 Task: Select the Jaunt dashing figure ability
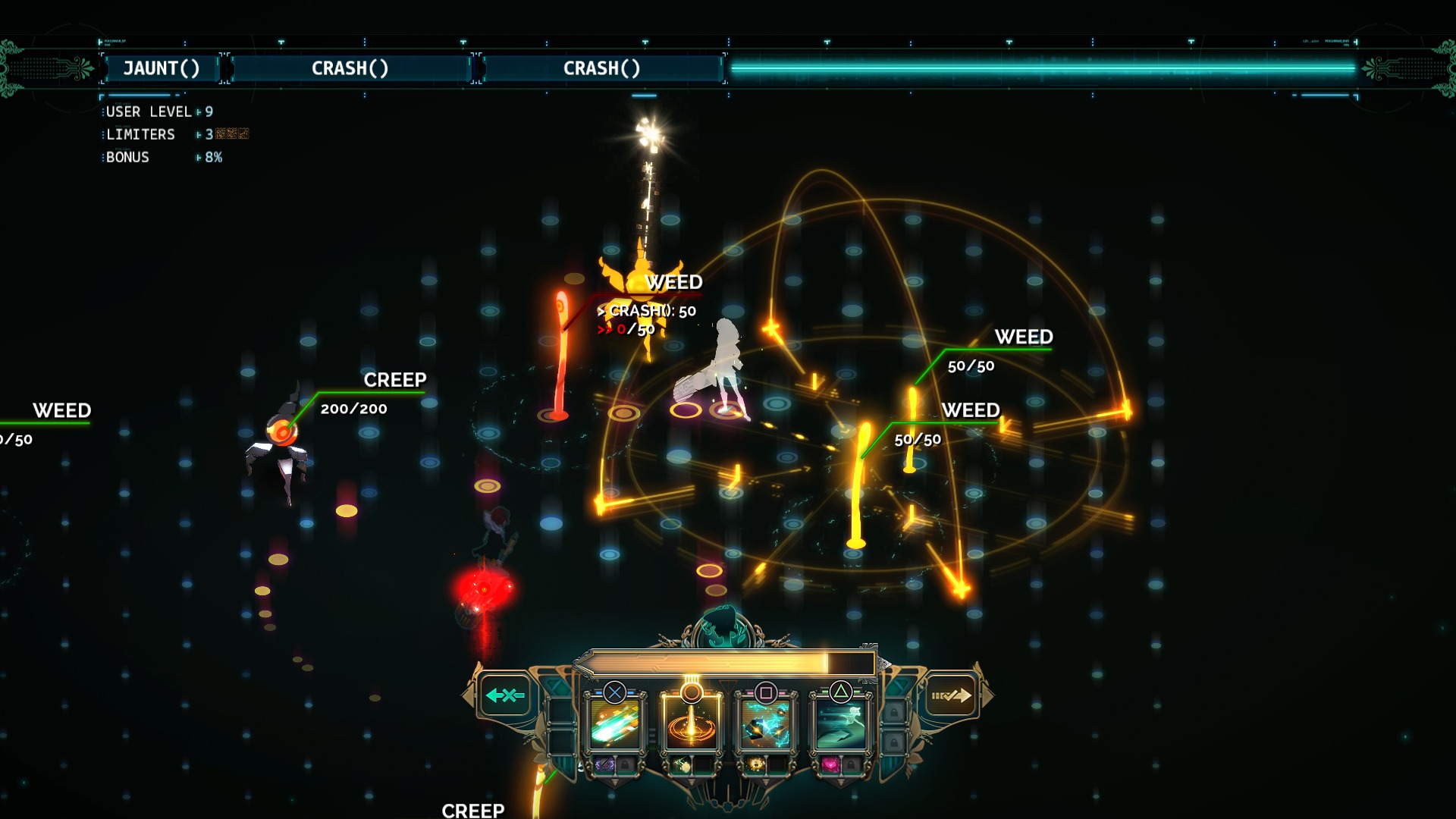[x=841, y=724]
